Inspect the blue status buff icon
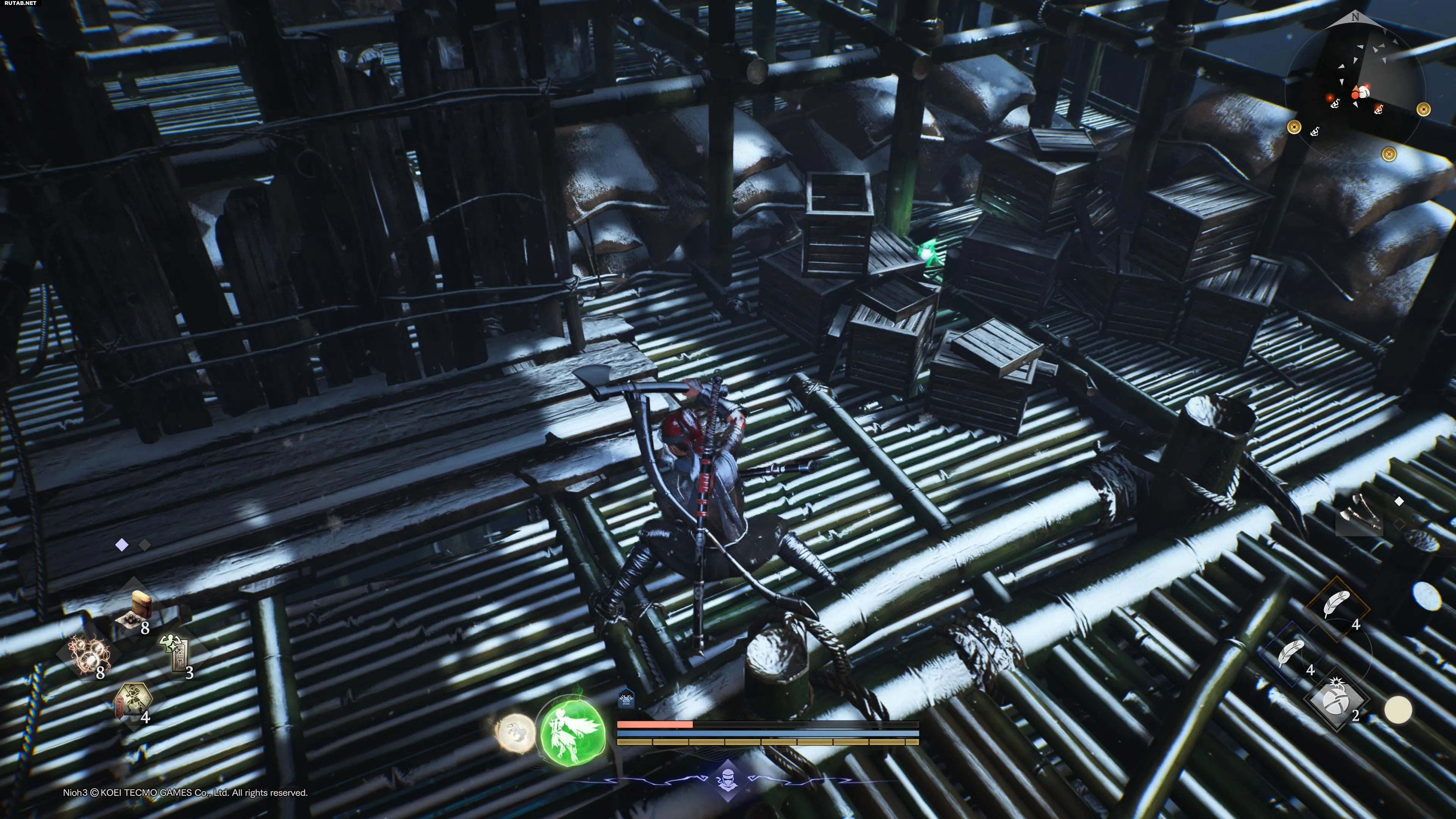This screenshot has height=819, width=1456. click(626, 698)
